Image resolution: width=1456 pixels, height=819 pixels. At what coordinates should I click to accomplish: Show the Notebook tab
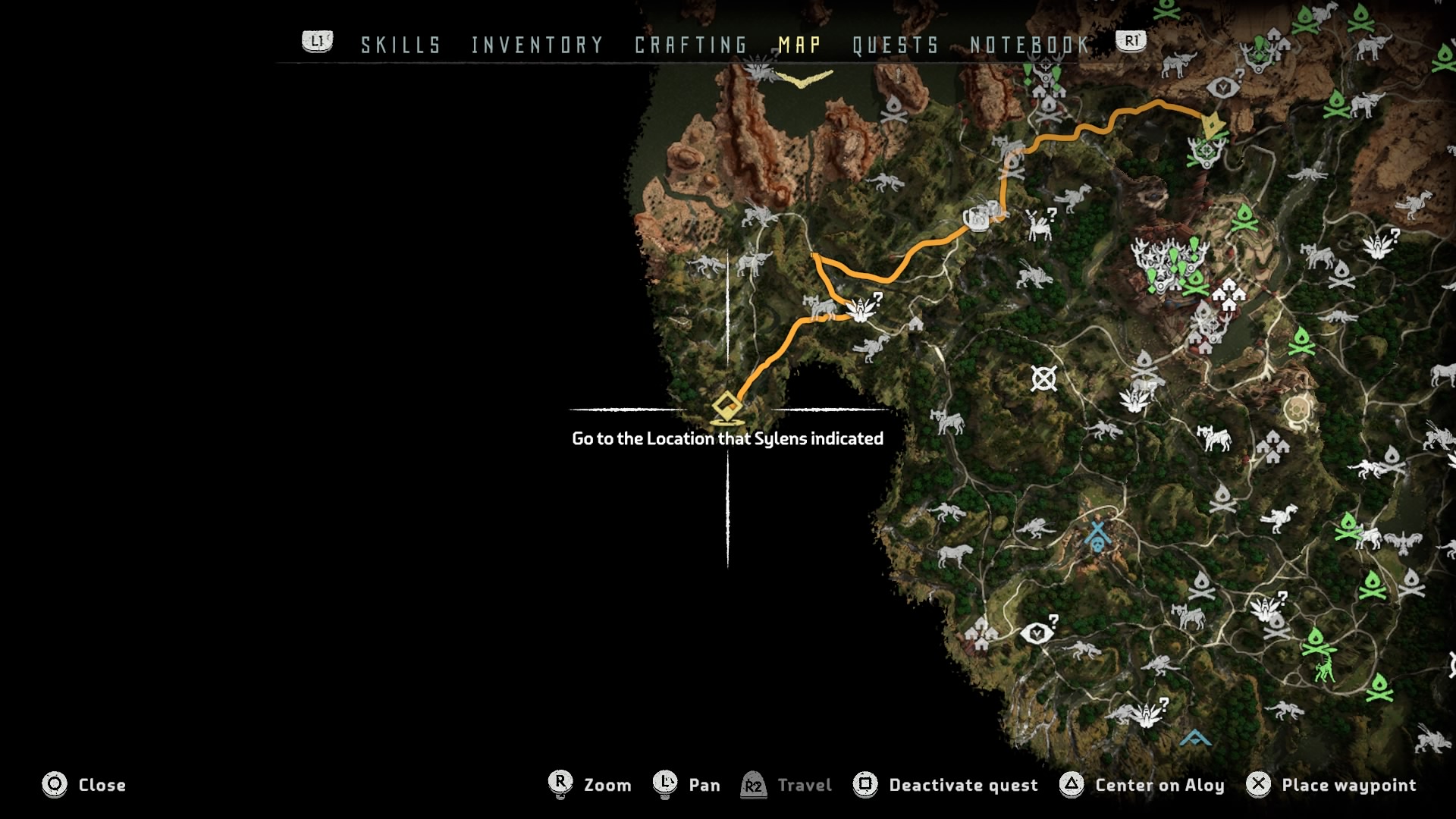[1030, 45]
